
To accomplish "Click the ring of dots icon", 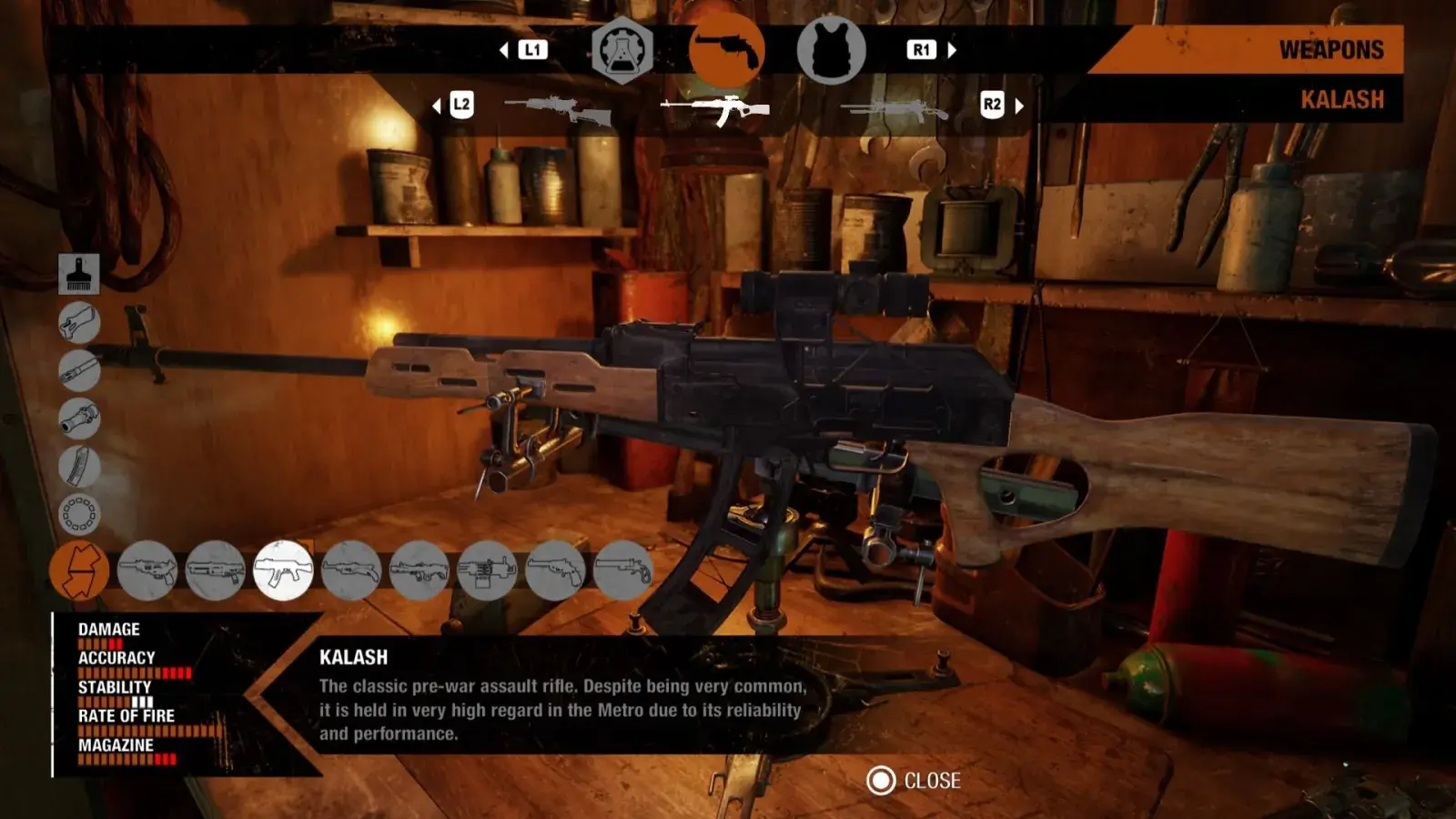I will coord(79,514).
